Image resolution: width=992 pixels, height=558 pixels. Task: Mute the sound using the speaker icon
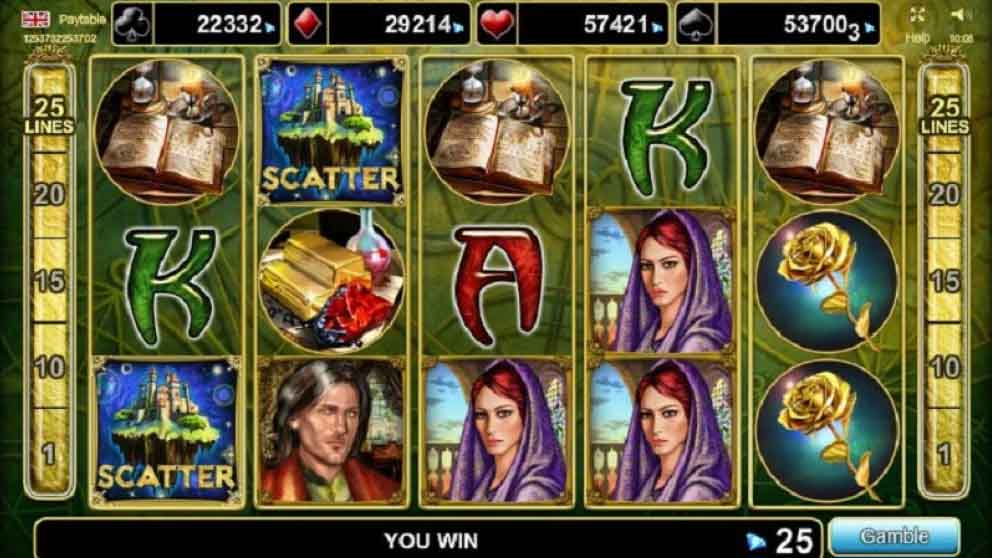(961, 15)
